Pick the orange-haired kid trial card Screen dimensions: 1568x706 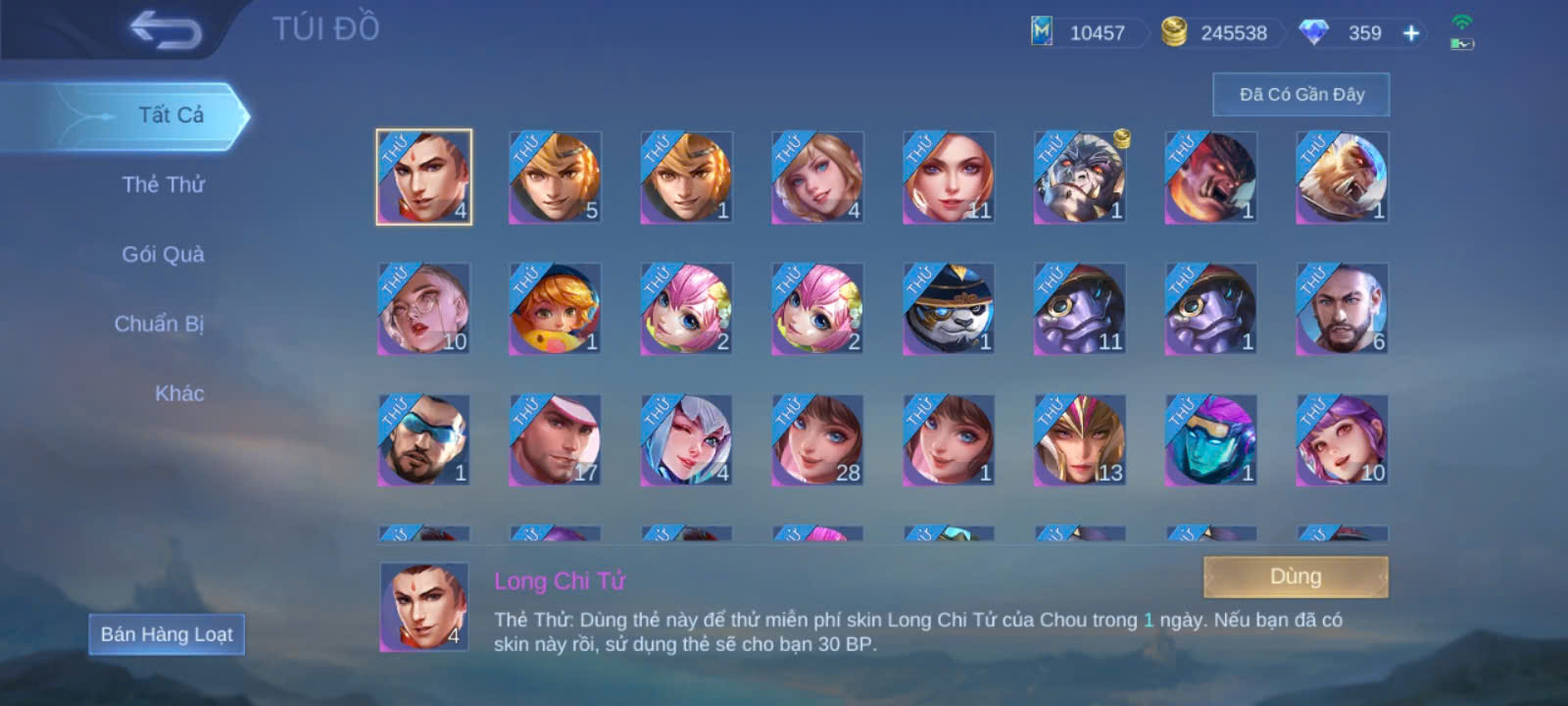[555, 309]
